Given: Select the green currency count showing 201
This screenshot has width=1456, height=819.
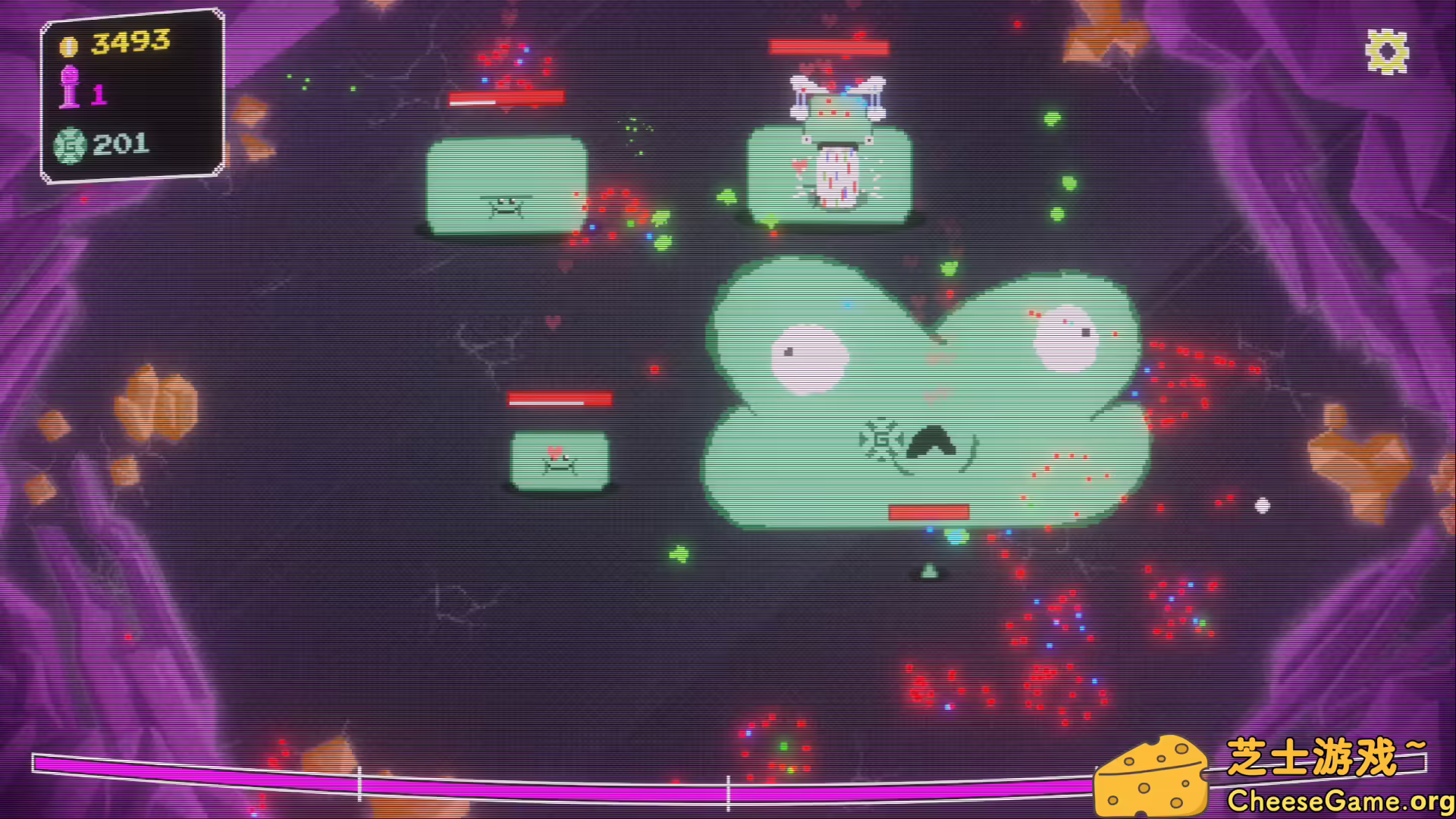Looking at the screenshot, I should (x=120, y=143).
